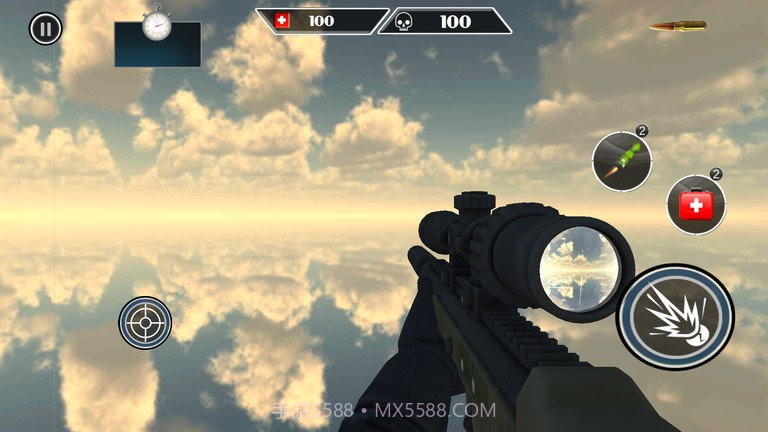The image size is (768, 432).
Task: Pause the game with the pause button
Action: point(45,28)
